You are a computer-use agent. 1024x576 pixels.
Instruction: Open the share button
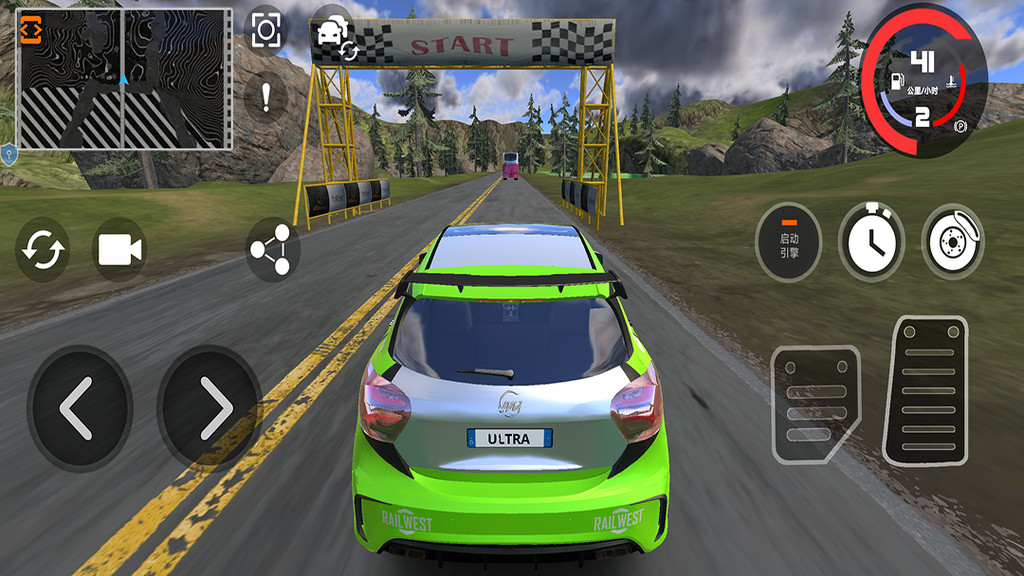[273, 250]
